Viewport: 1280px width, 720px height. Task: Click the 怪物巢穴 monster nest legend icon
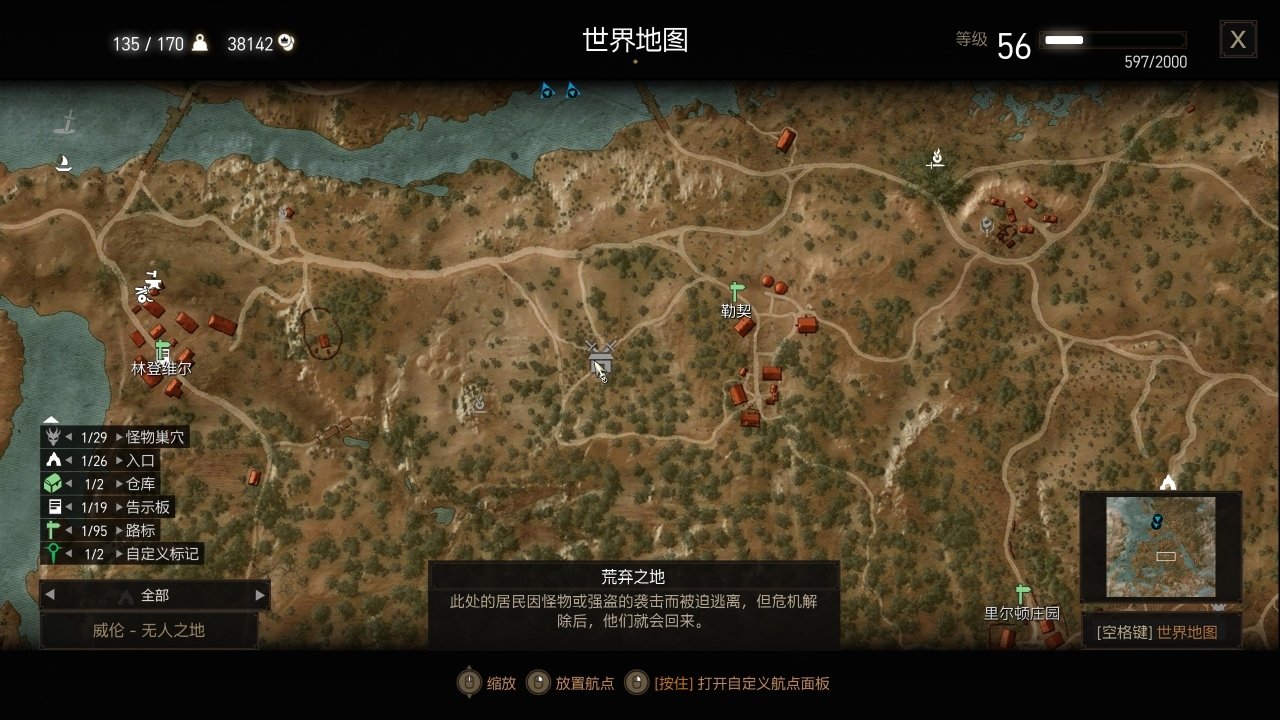click(x=52, y=436)
